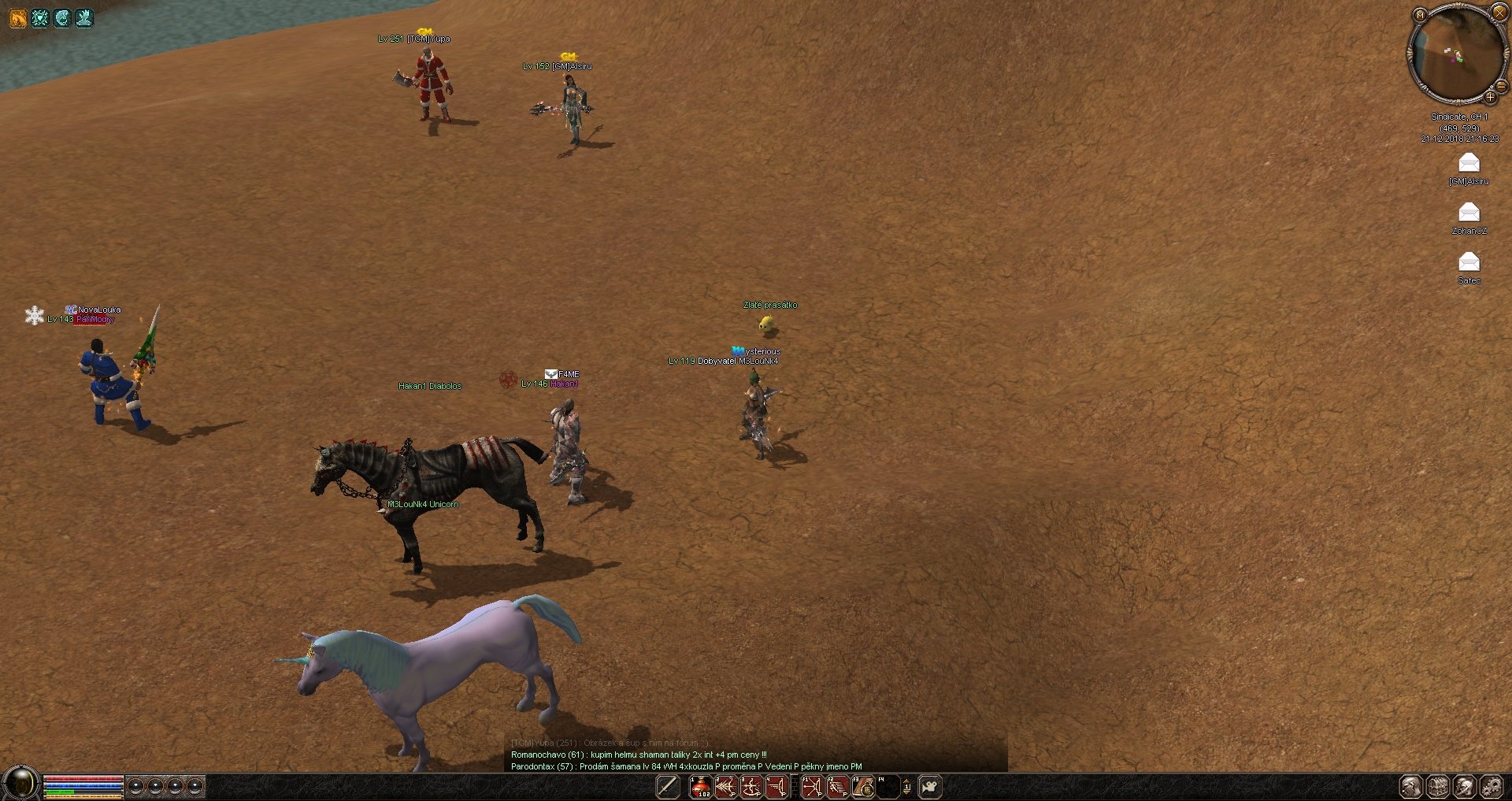Use the red potion in quickslot 1
The image size is (1512, 801).
(x=700, y=786)
